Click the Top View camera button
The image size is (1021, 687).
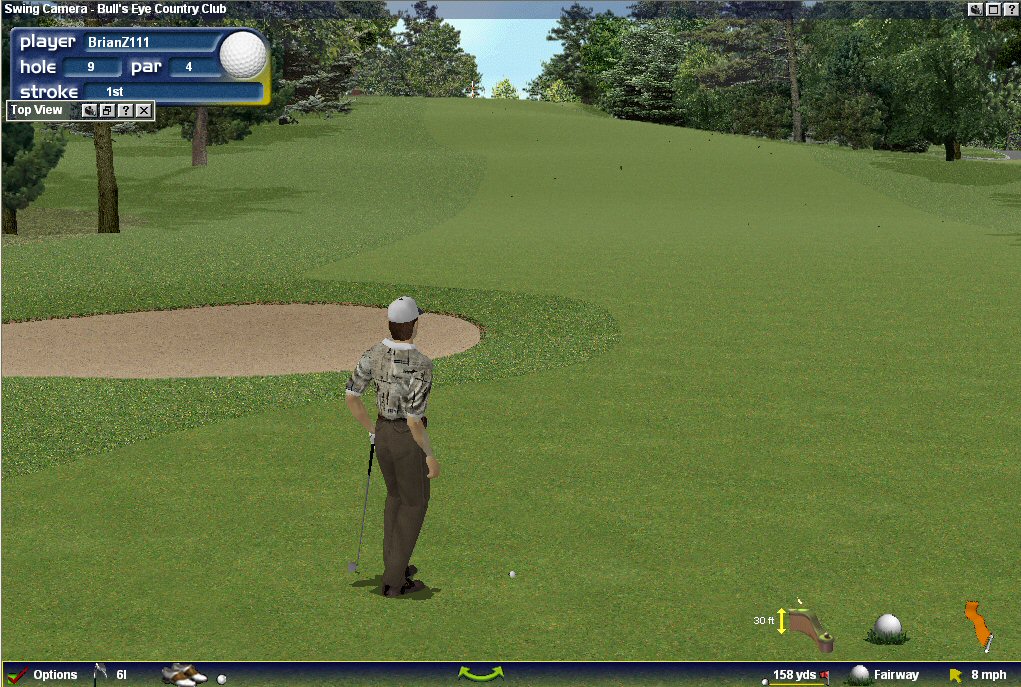click(90, 110)
